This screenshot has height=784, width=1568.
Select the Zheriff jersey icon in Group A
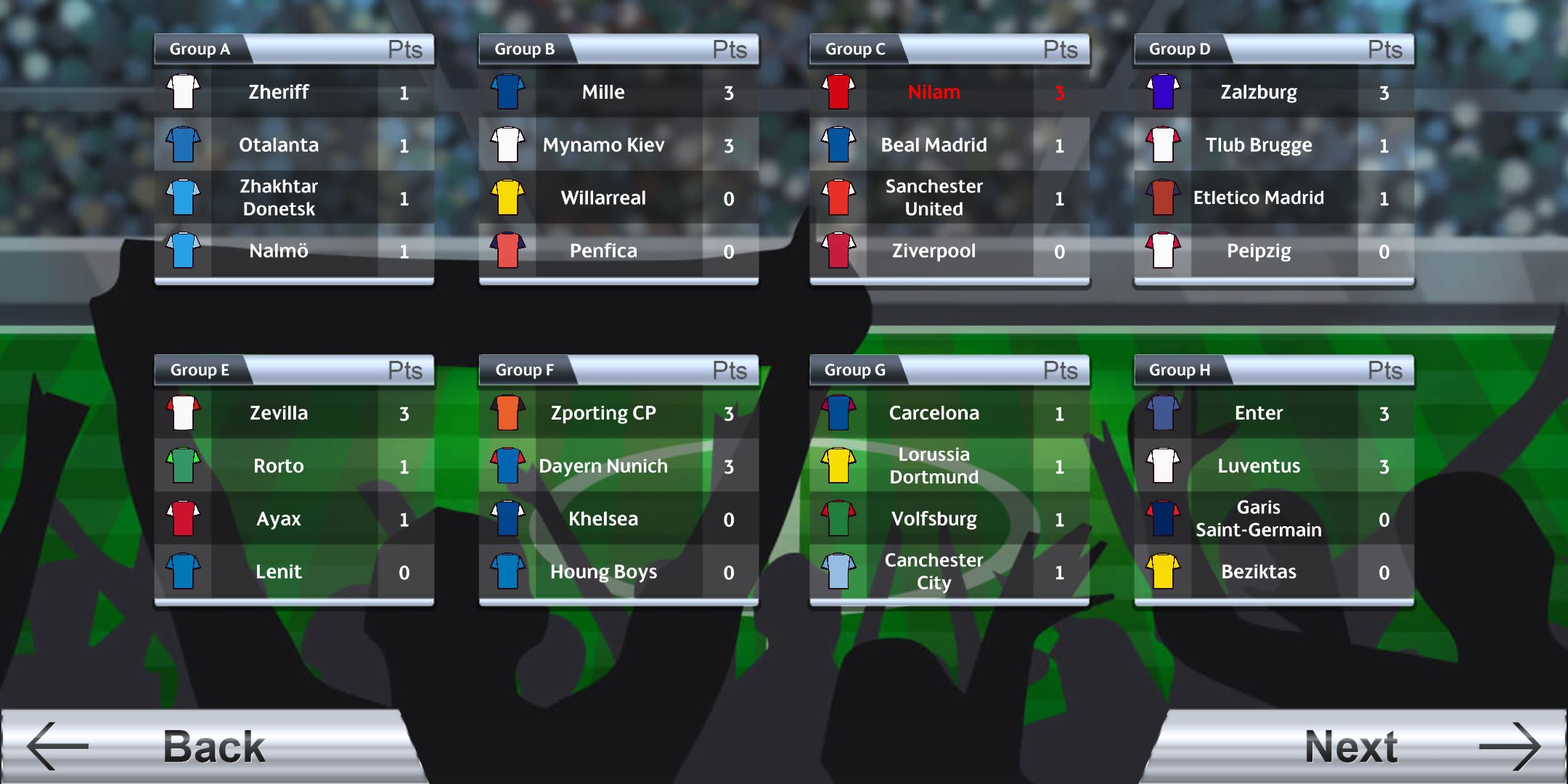(x=182, y=92)
